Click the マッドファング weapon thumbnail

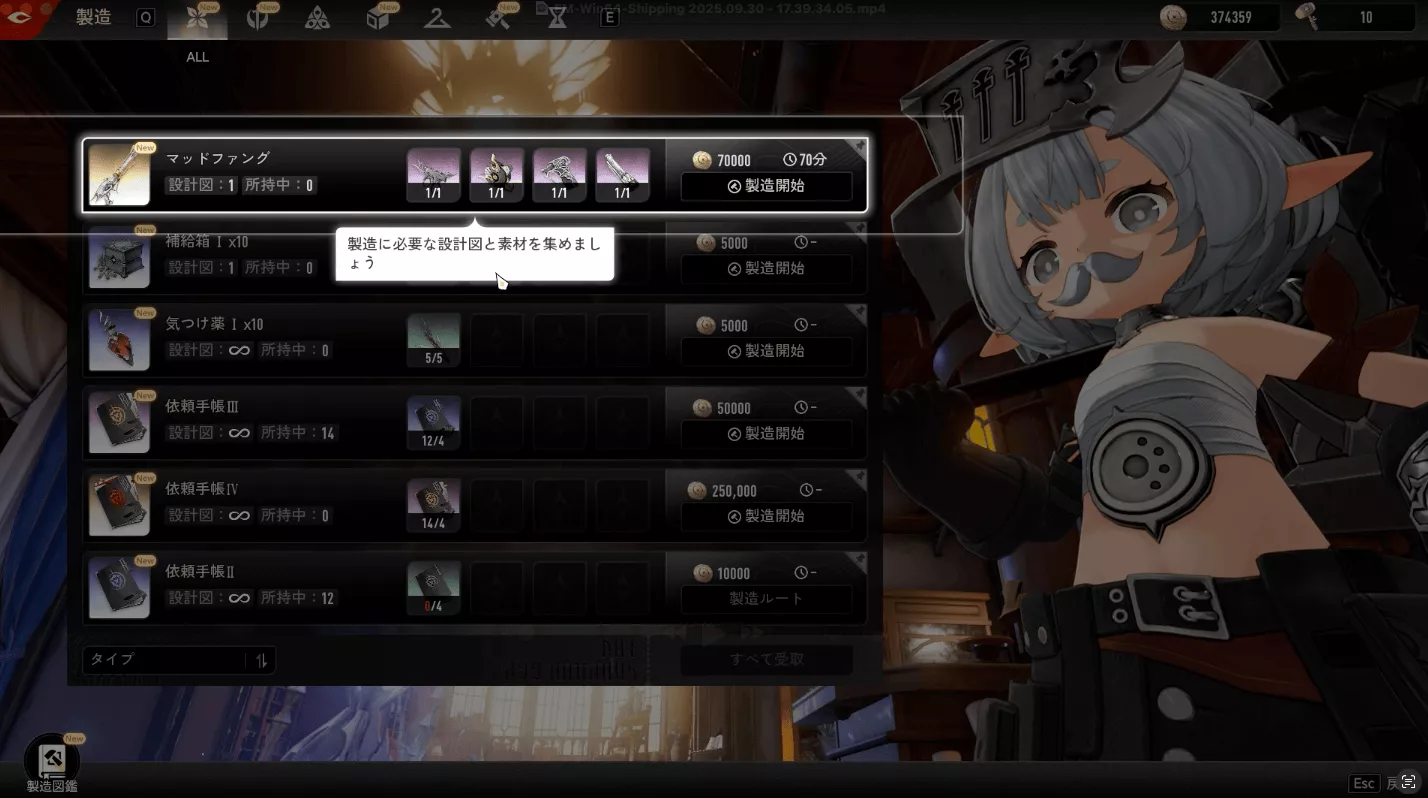(119, 173)
